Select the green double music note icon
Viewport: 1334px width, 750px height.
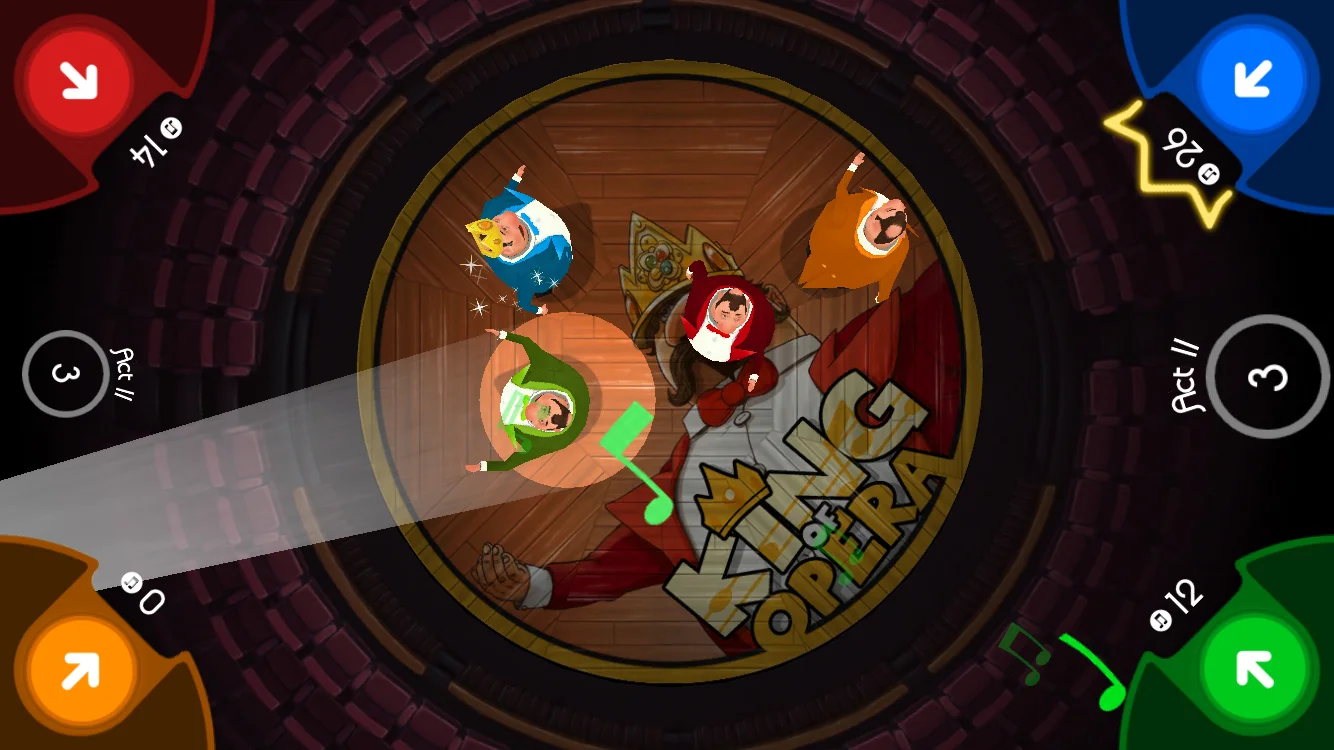(1025, 655)
